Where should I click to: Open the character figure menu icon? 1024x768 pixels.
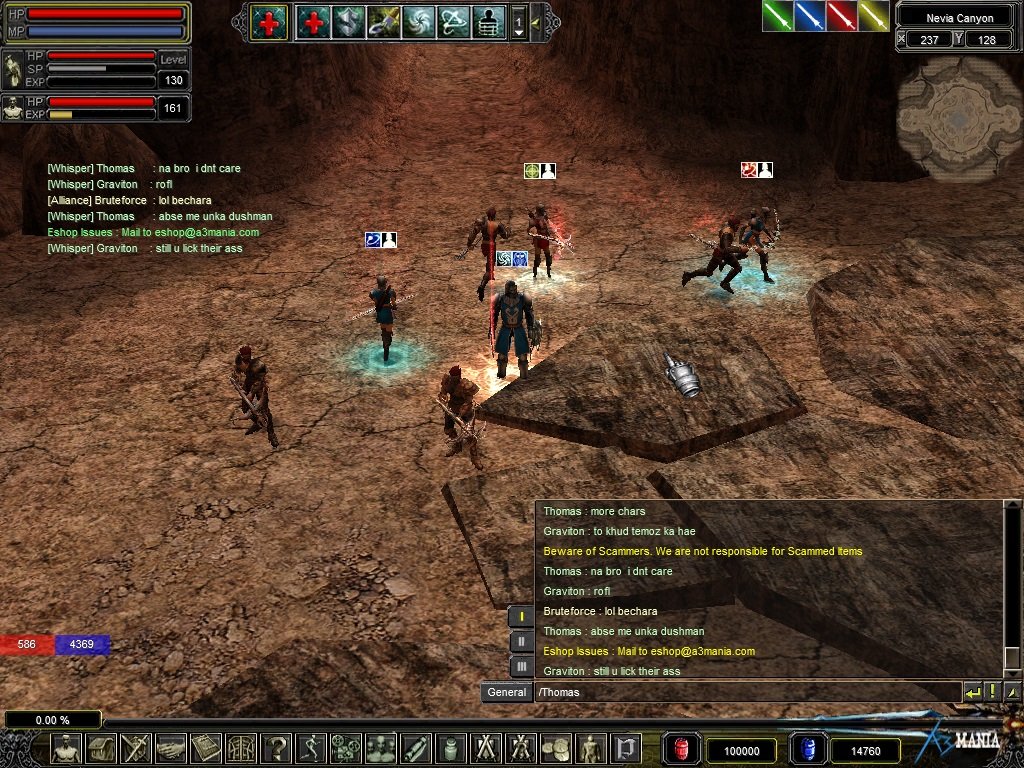[x=66, y=748]
